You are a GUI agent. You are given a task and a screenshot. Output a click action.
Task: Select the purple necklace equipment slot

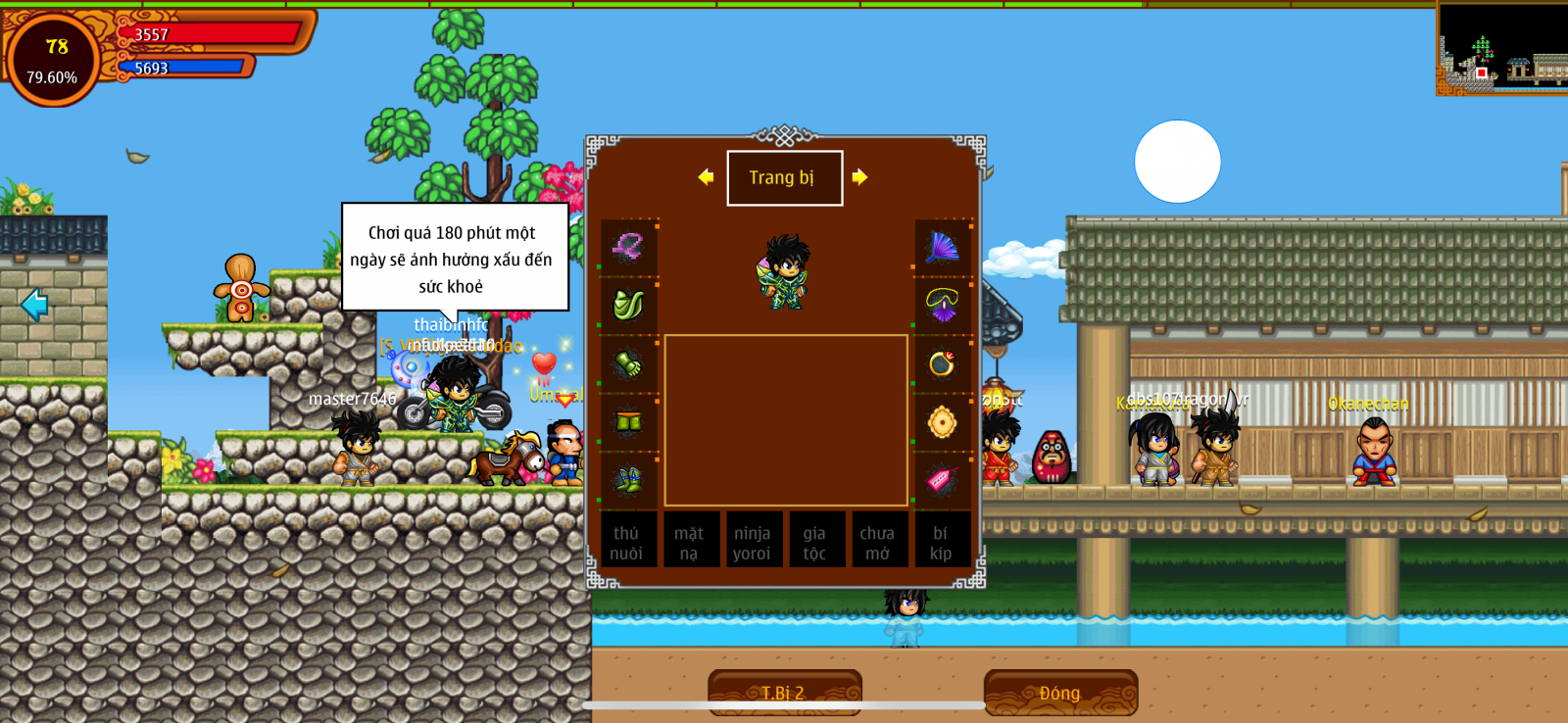click(943, 305)
